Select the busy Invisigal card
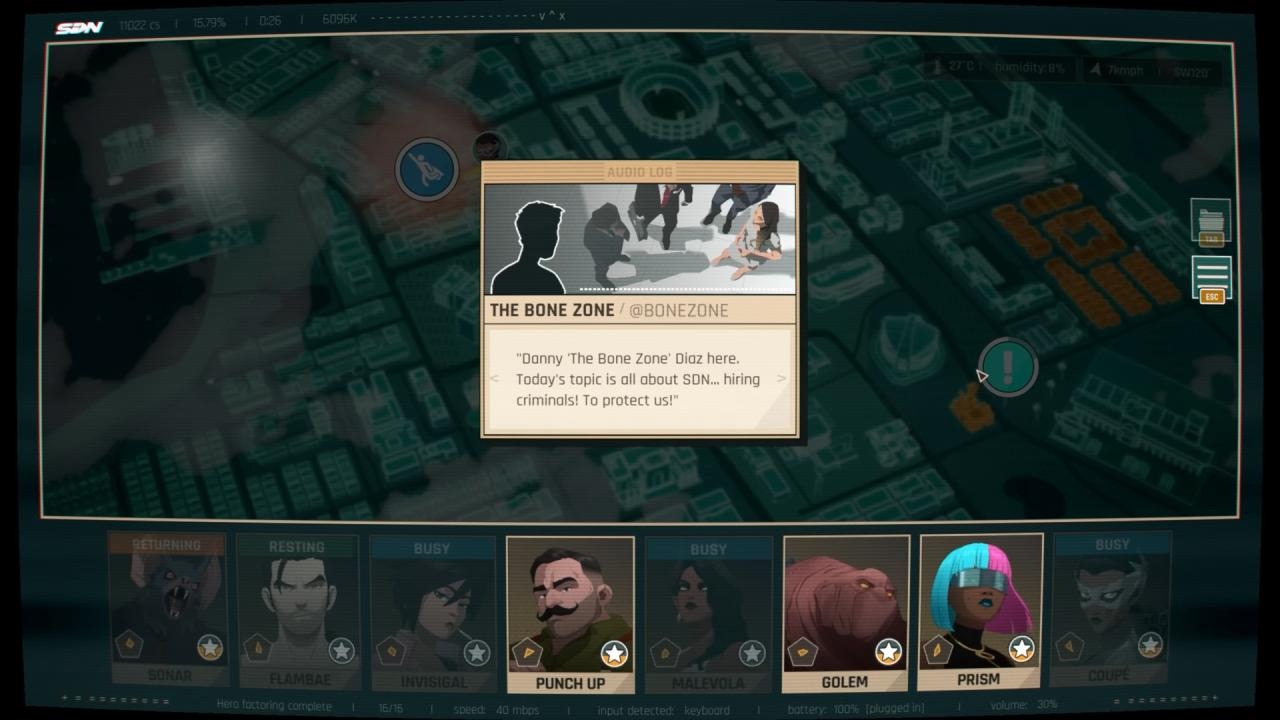Viewport: 1280px width, 720px height. [x=433, y=614]
